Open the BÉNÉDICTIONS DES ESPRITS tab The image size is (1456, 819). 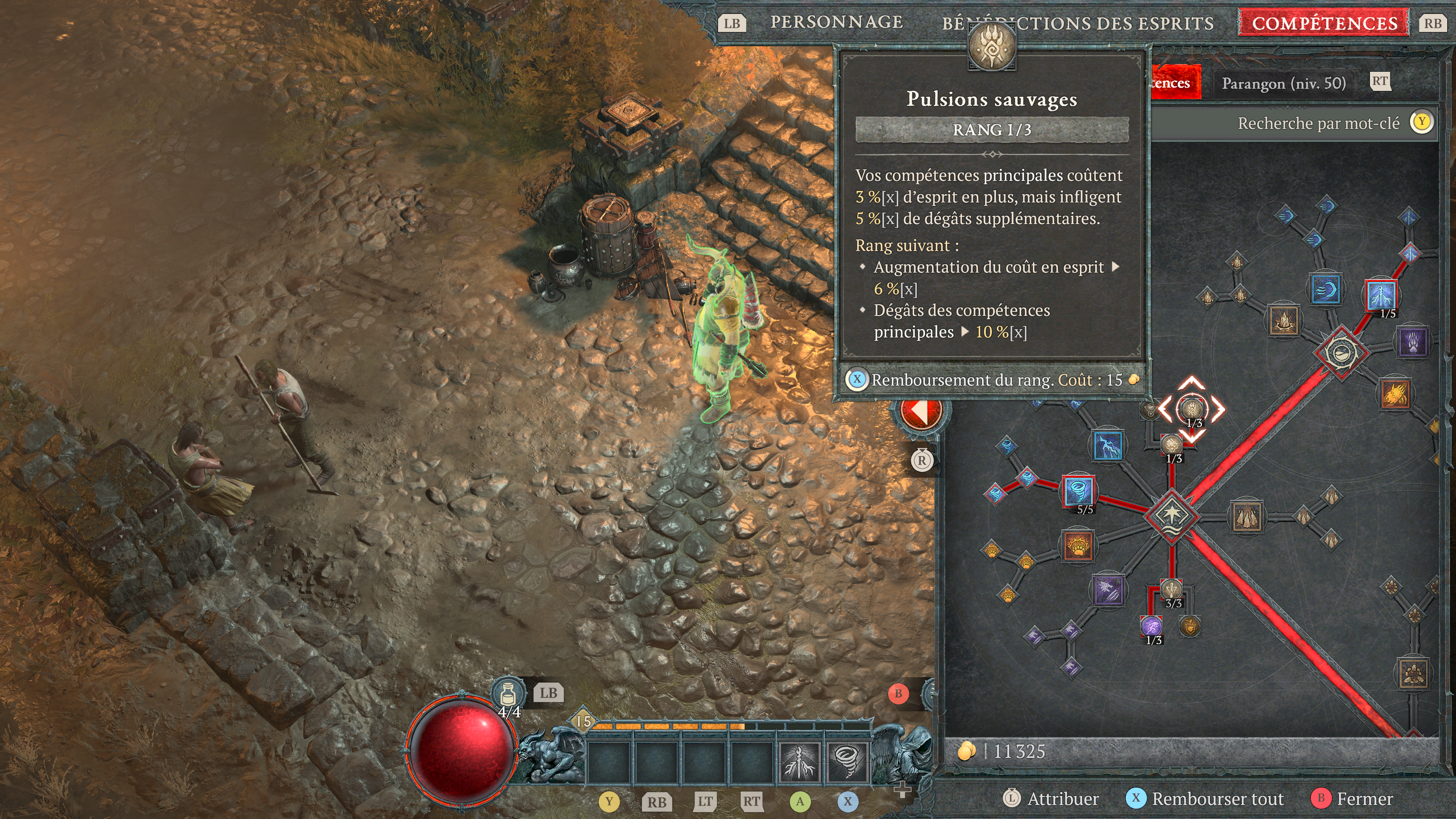tap(1077, 23)
